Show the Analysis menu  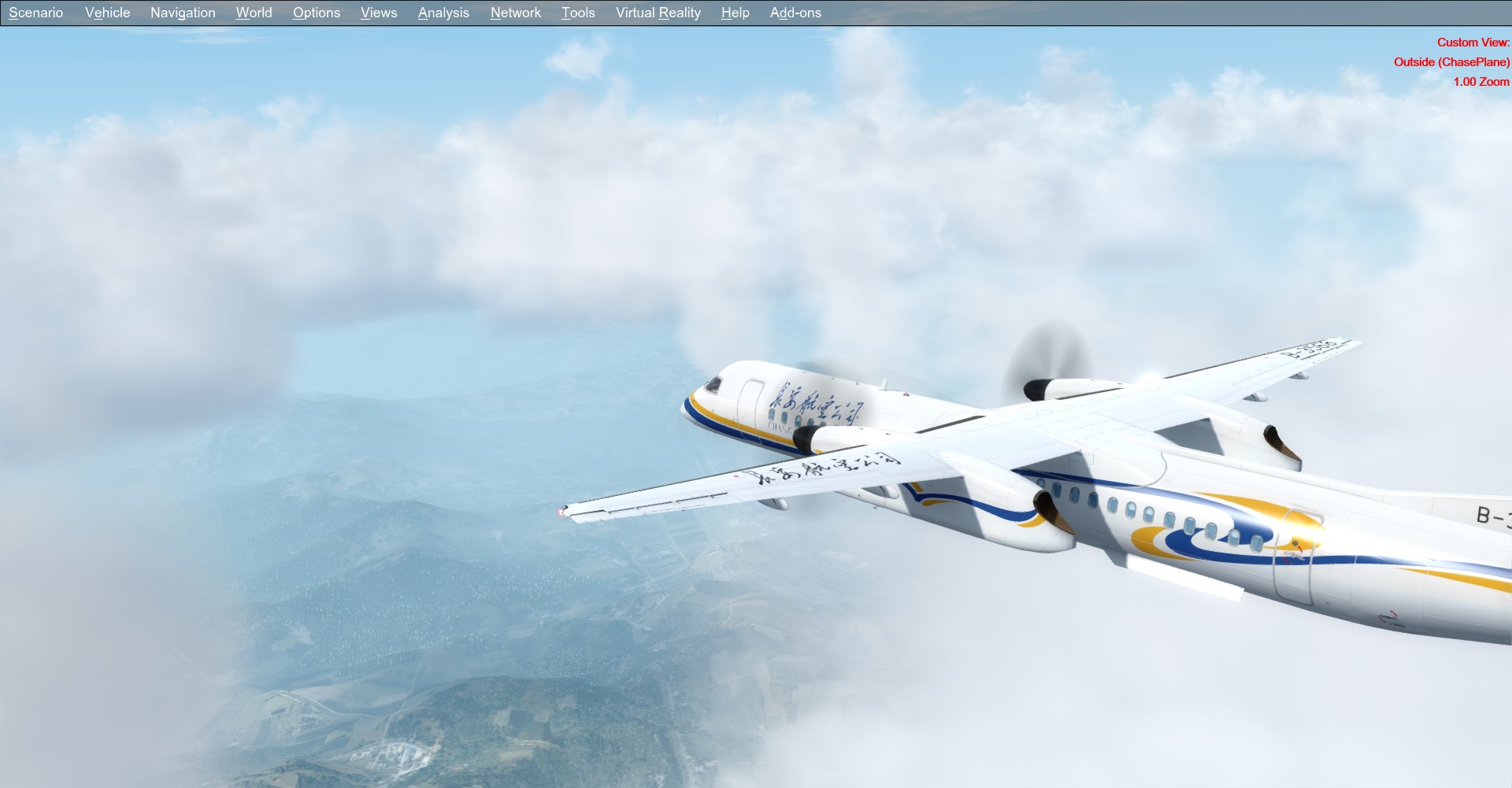[443, 13]
